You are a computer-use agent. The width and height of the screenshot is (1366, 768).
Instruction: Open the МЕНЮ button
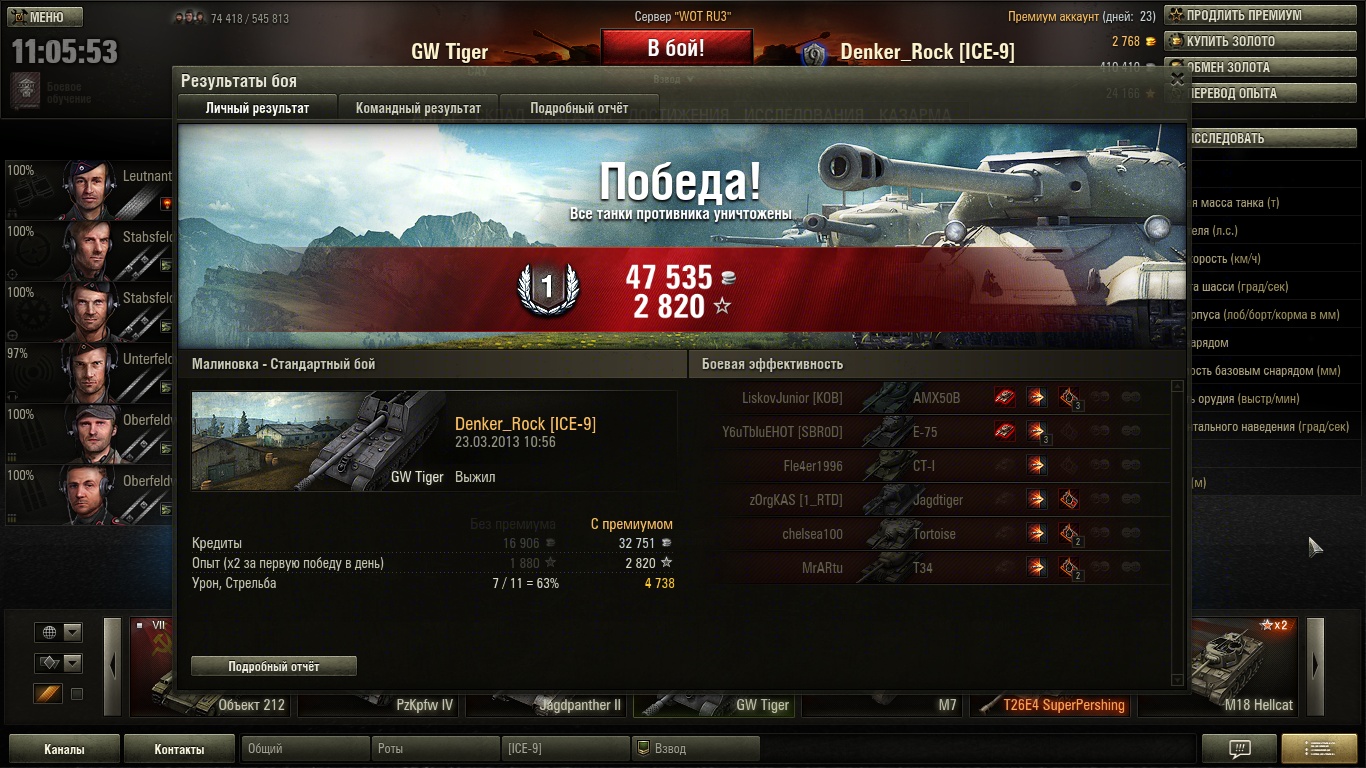pyautogui.click(x=45, y=17)
